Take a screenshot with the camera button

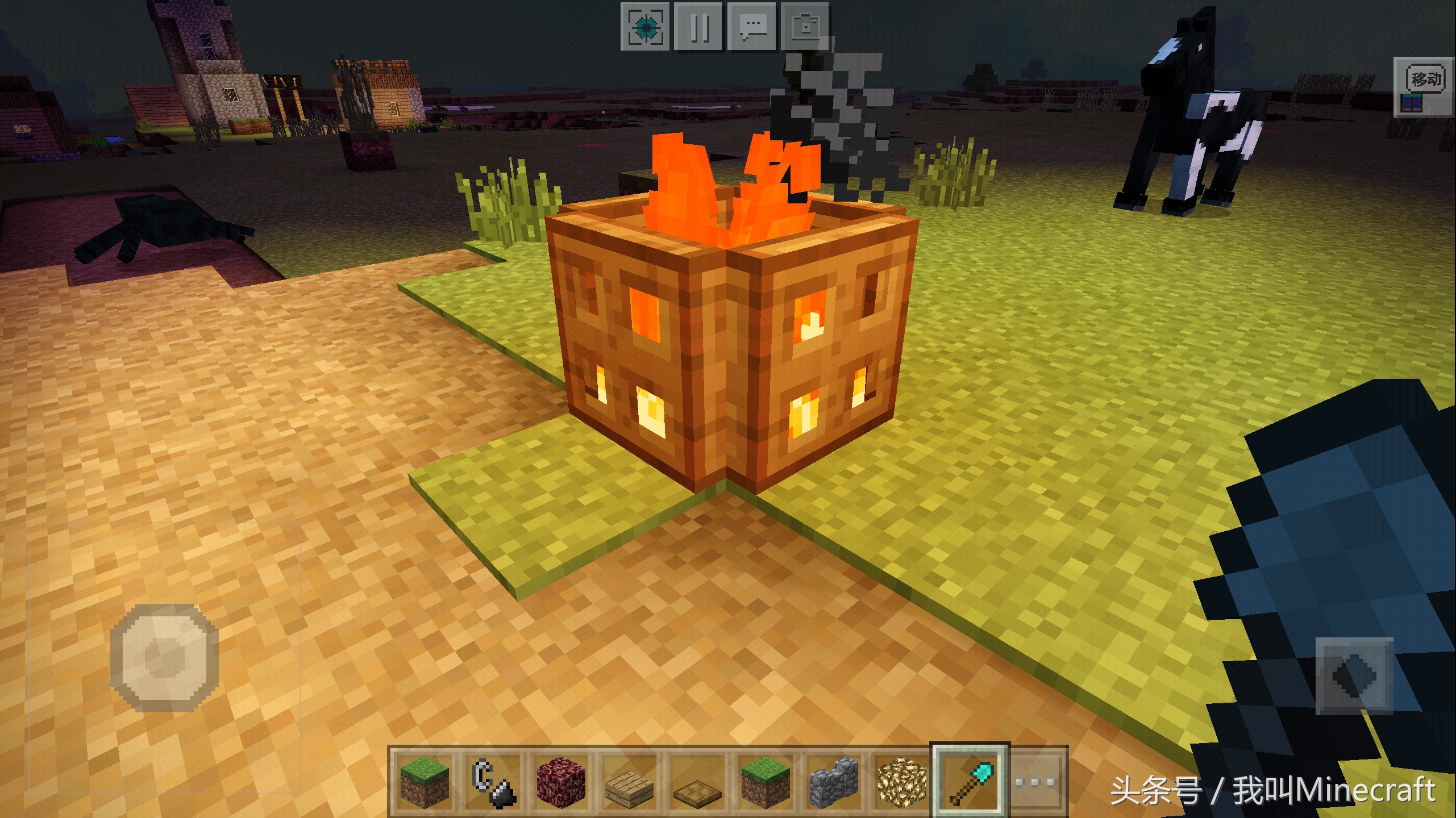coord(805,27)
